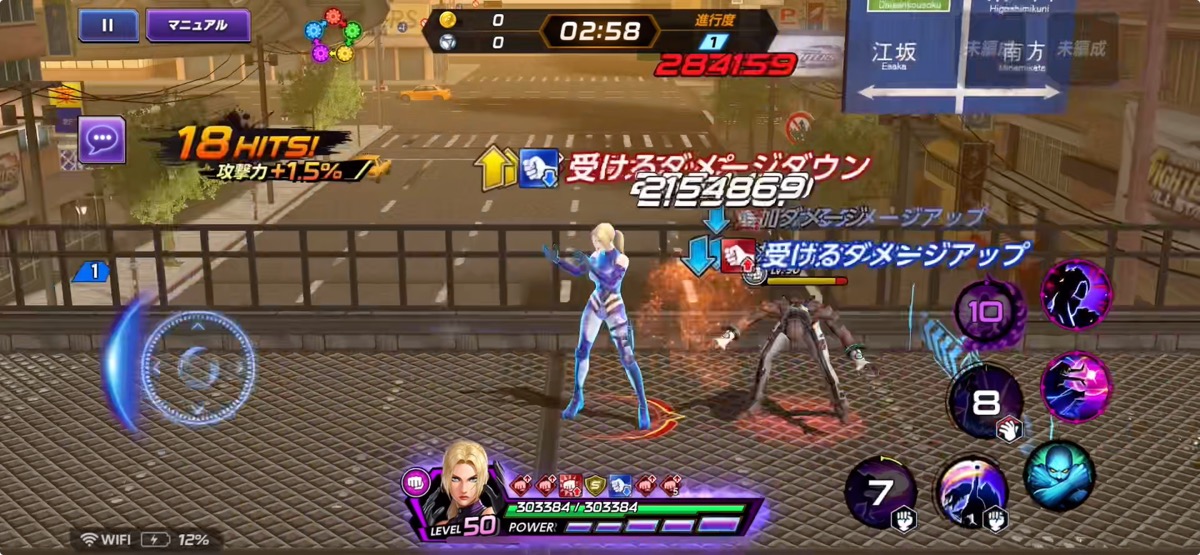Use the pink energy punch attack
The height and width of the screenshot is (555, 1200).
[x=1076, y=387]
